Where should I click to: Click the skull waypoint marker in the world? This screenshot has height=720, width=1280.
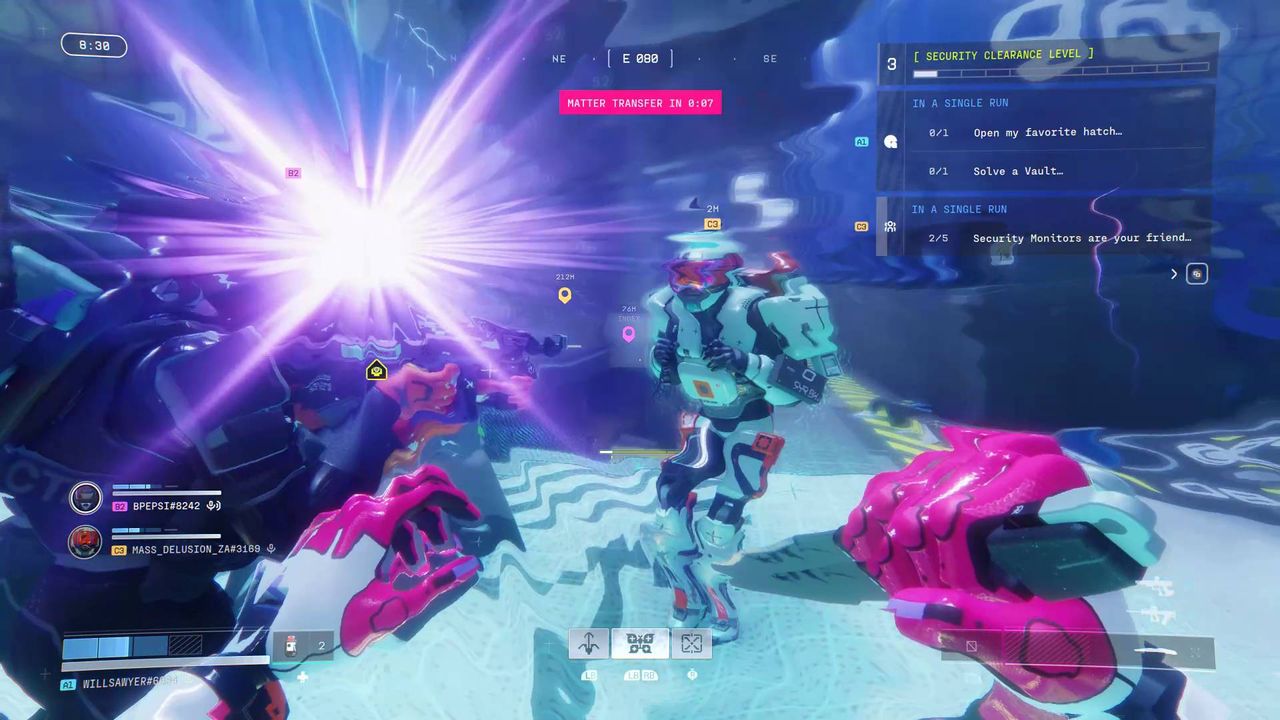pos(377,371)
